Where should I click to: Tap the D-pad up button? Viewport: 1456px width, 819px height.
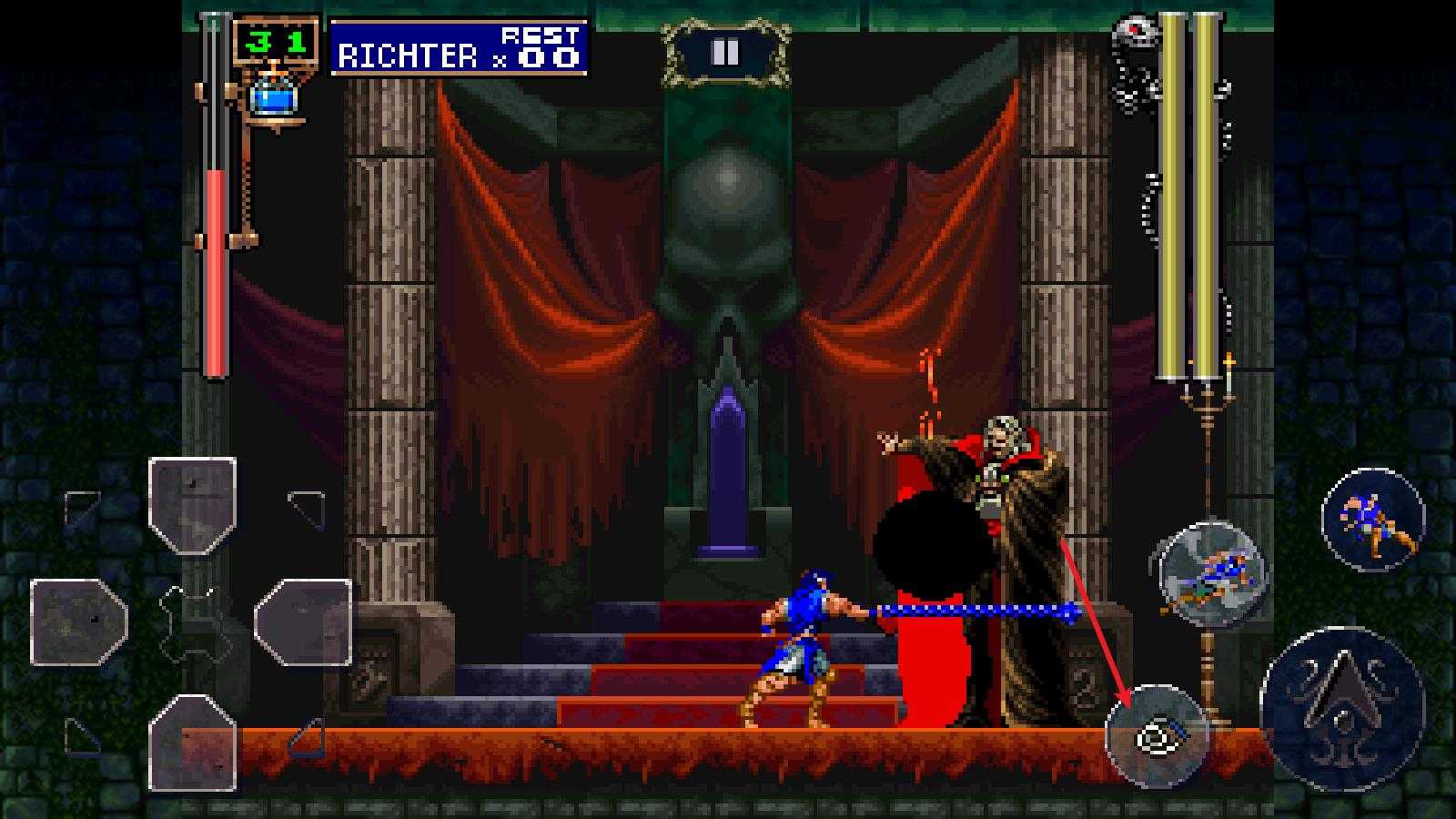193,505
